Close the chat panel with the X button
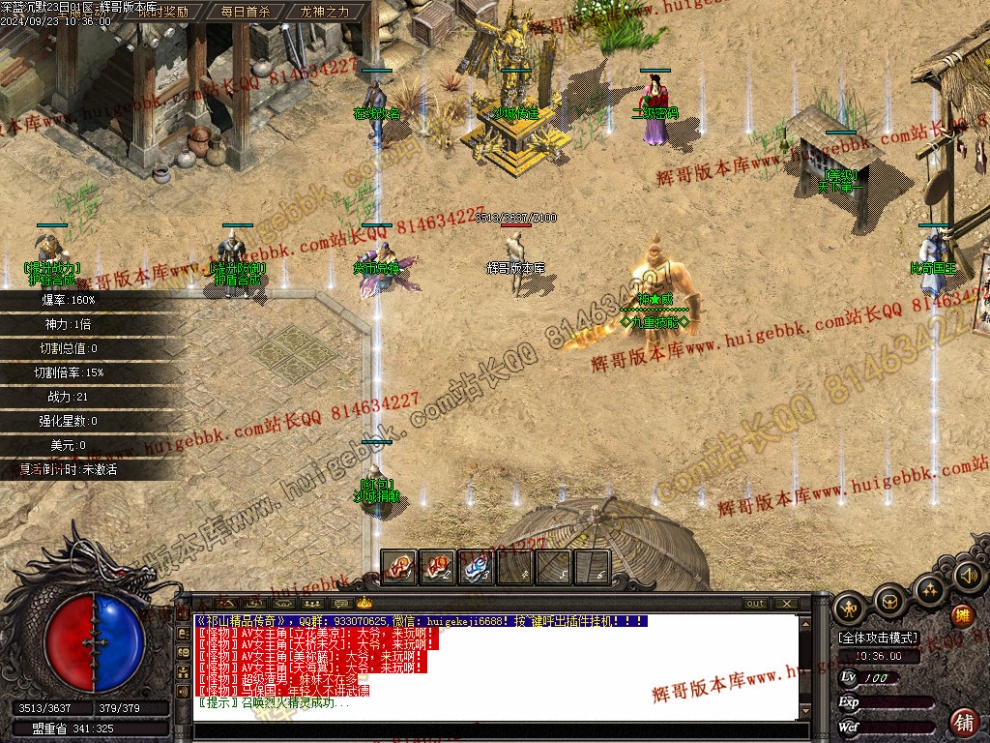The width and height of the screenshot is (990, 743). (x=787, y=603)
